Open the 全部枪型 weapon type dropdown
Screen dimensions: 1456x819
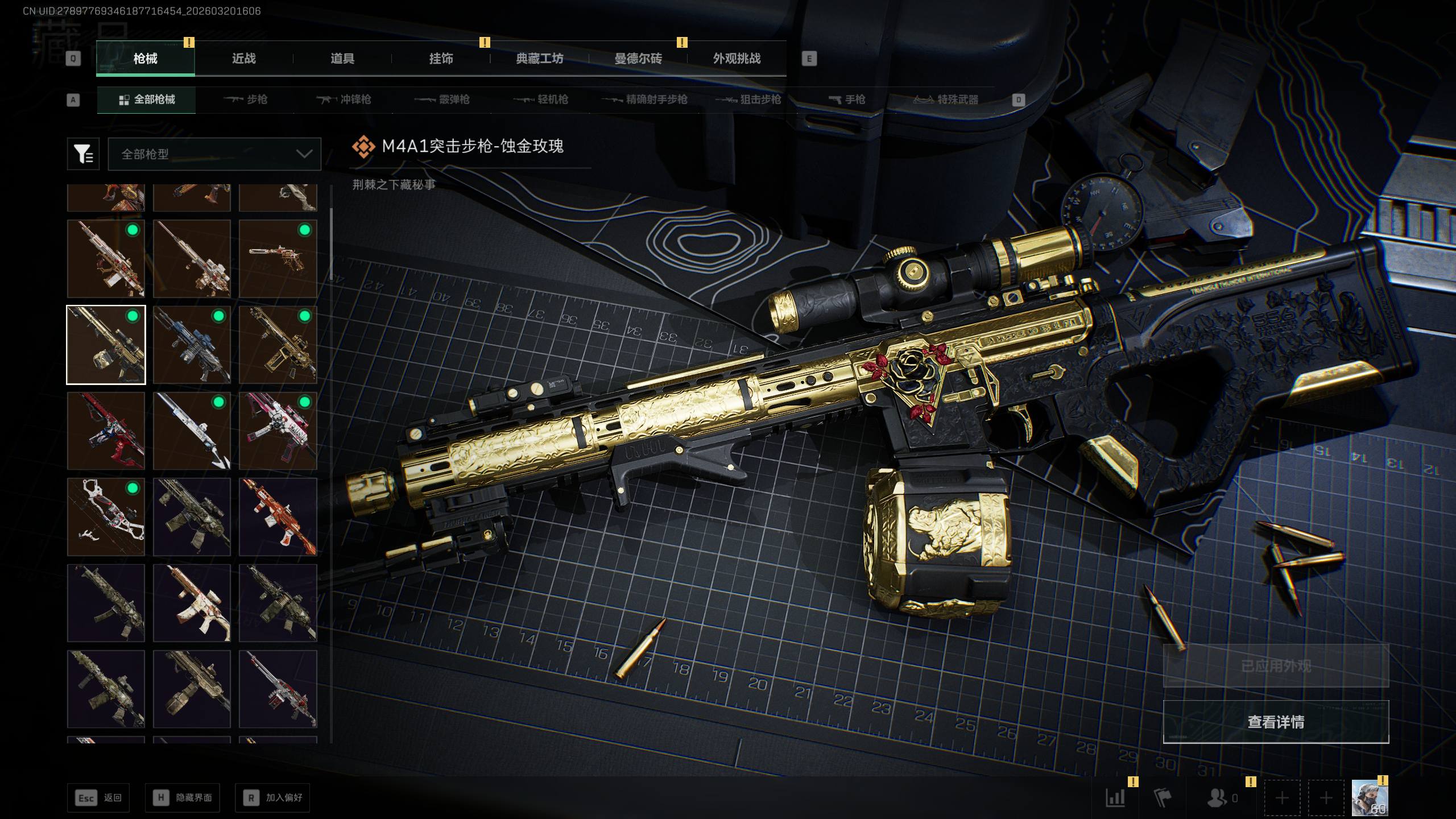tap(214, 154)
